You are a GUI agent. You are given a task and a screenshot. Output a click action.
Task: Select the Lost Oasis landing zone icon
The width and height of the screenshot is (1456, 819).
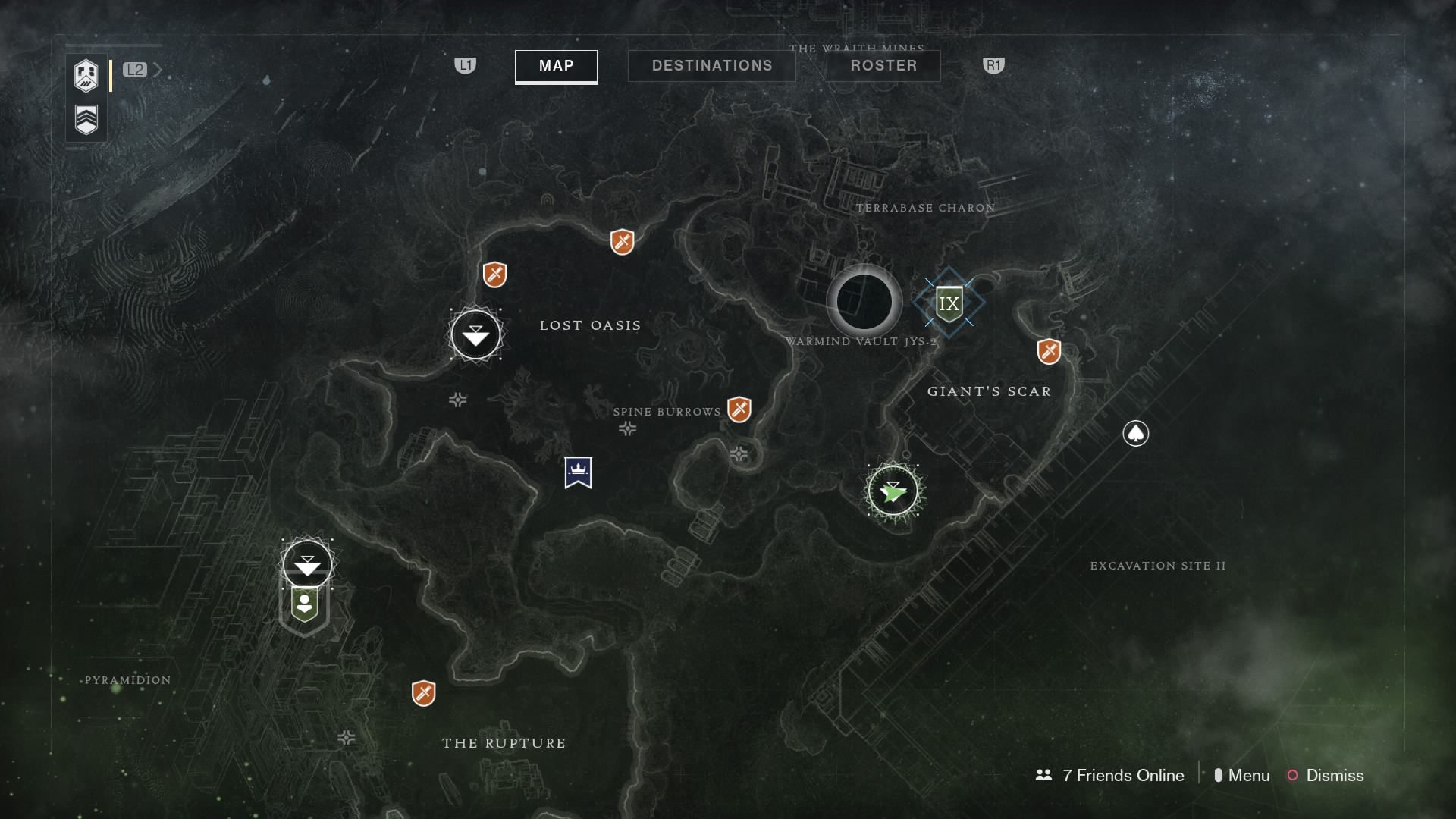click(475, 334)
